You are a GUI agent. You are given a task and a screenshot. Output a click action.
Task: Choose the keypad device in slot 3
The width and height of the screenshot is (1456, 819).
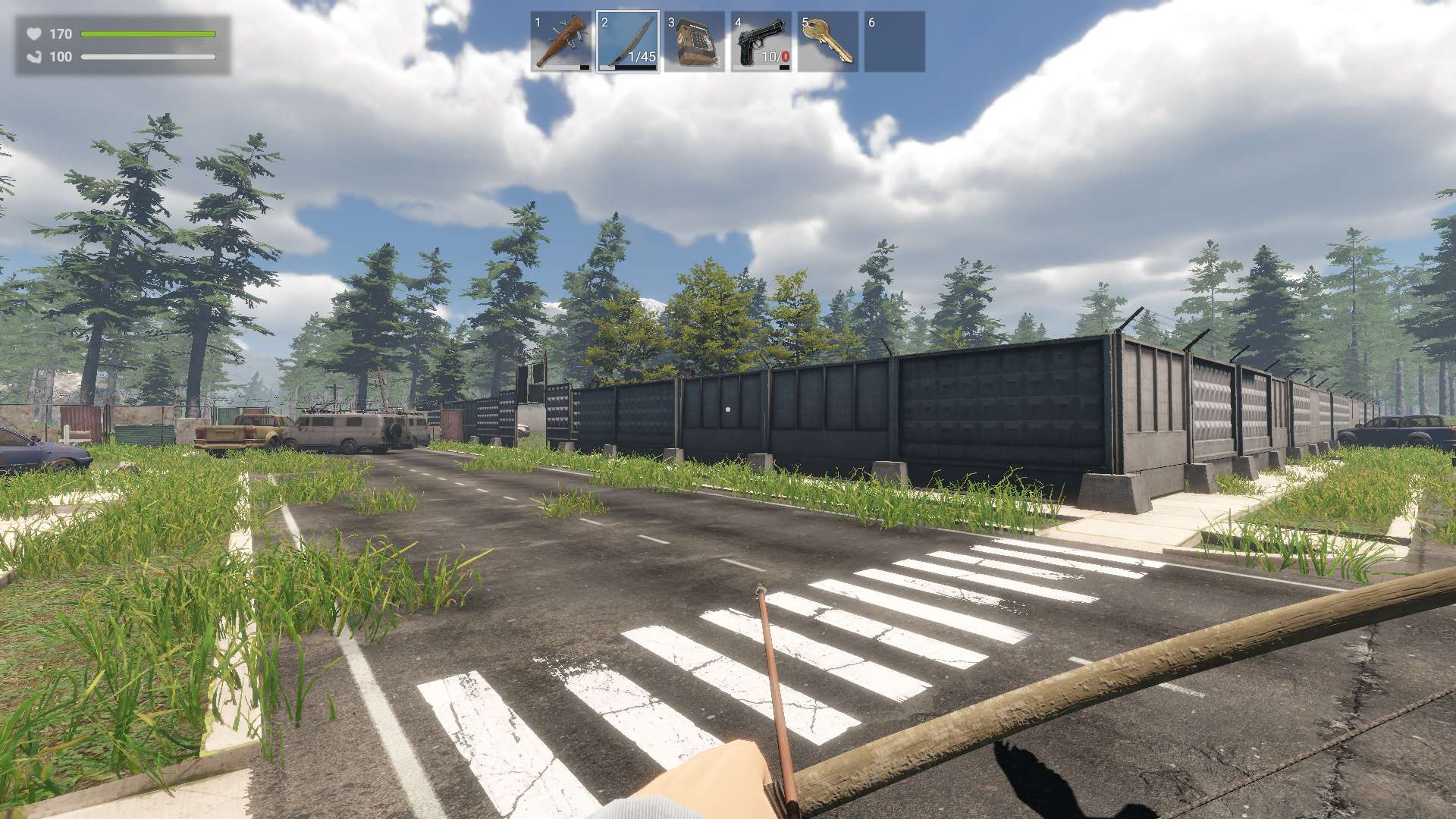[694, 42]
